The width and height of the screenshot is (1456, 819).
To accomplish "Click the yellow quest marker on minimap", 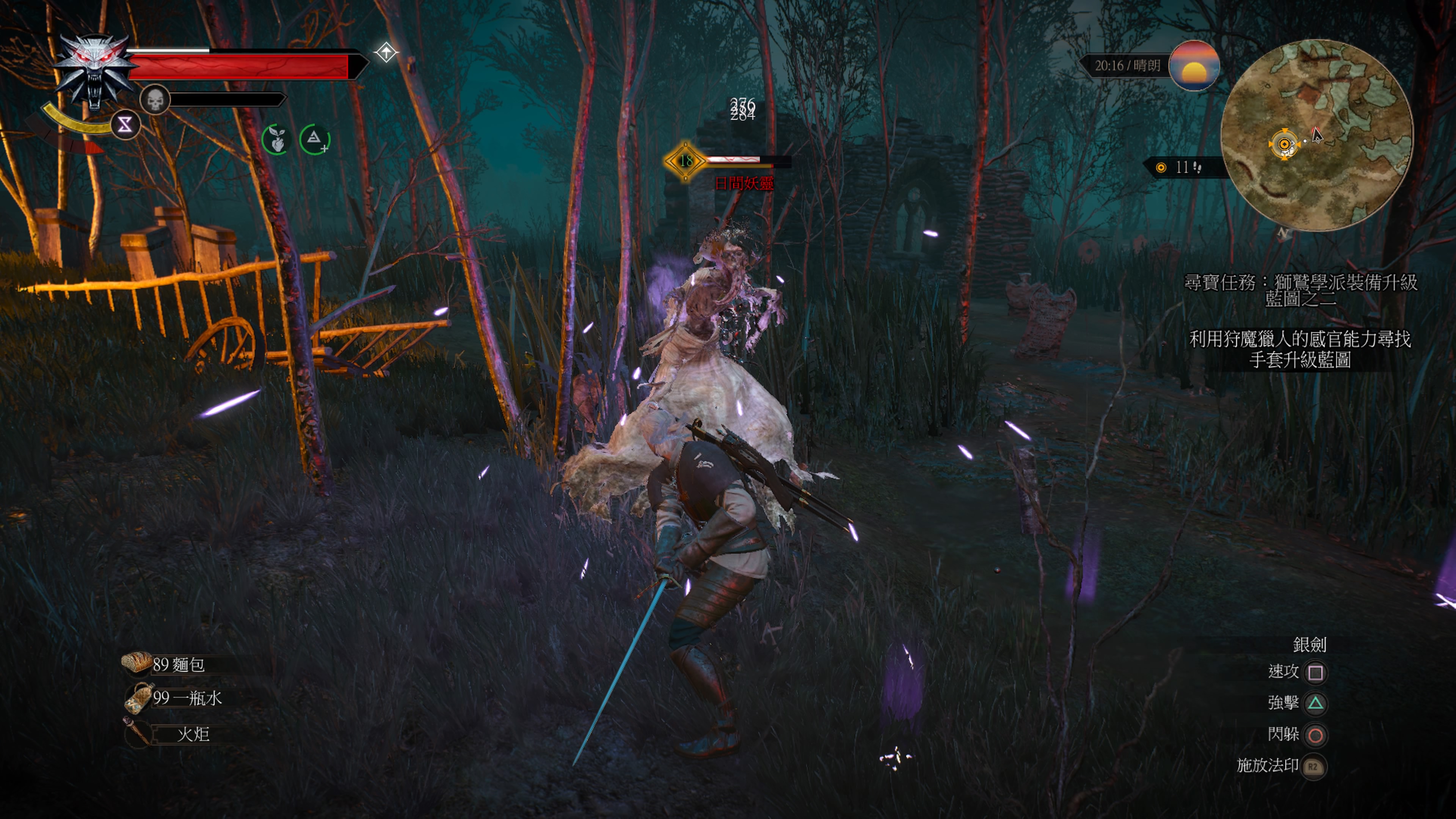I will coord(1283,145).
